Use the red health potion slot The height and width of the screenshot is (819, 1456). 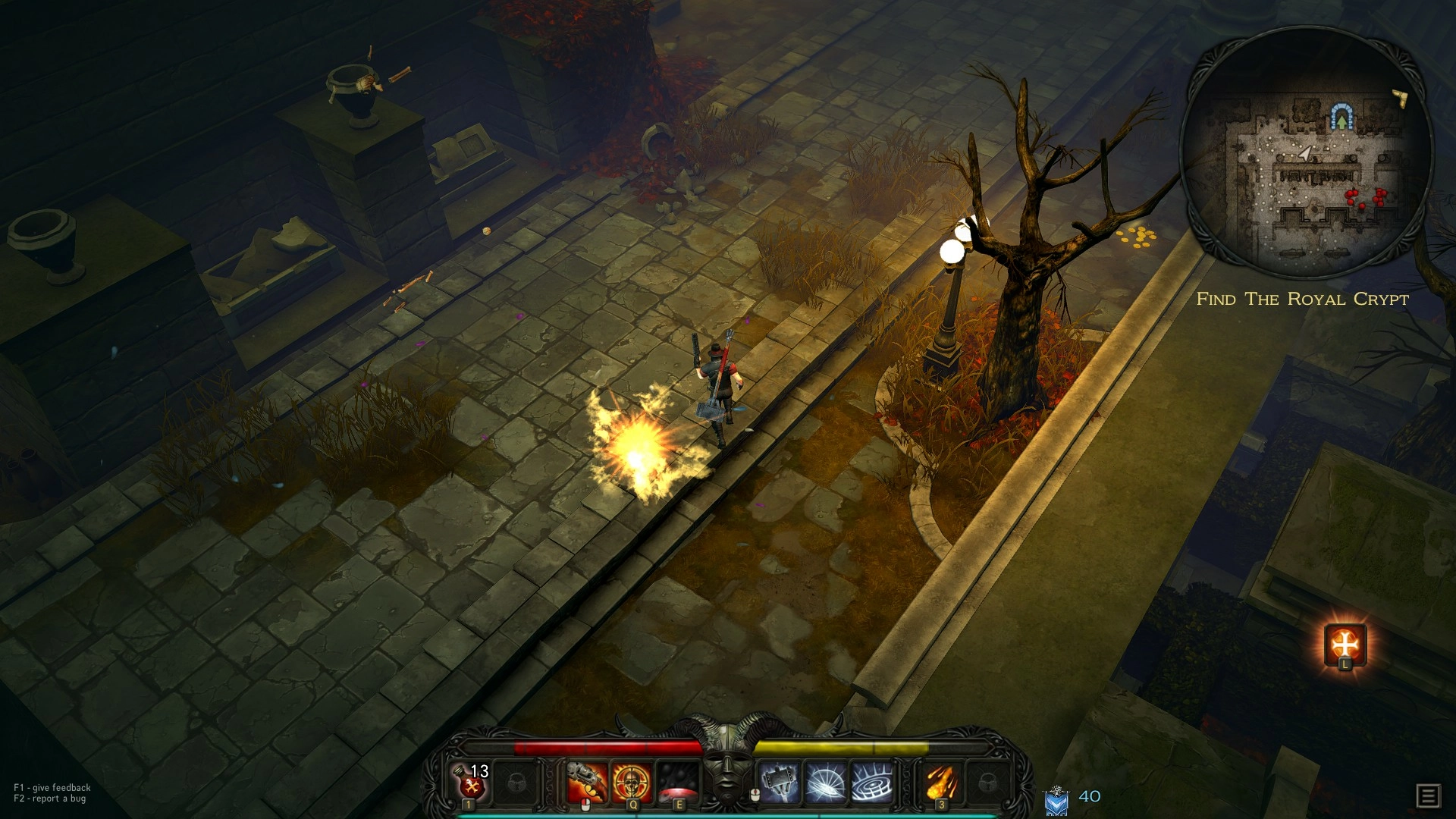[471, 781]
